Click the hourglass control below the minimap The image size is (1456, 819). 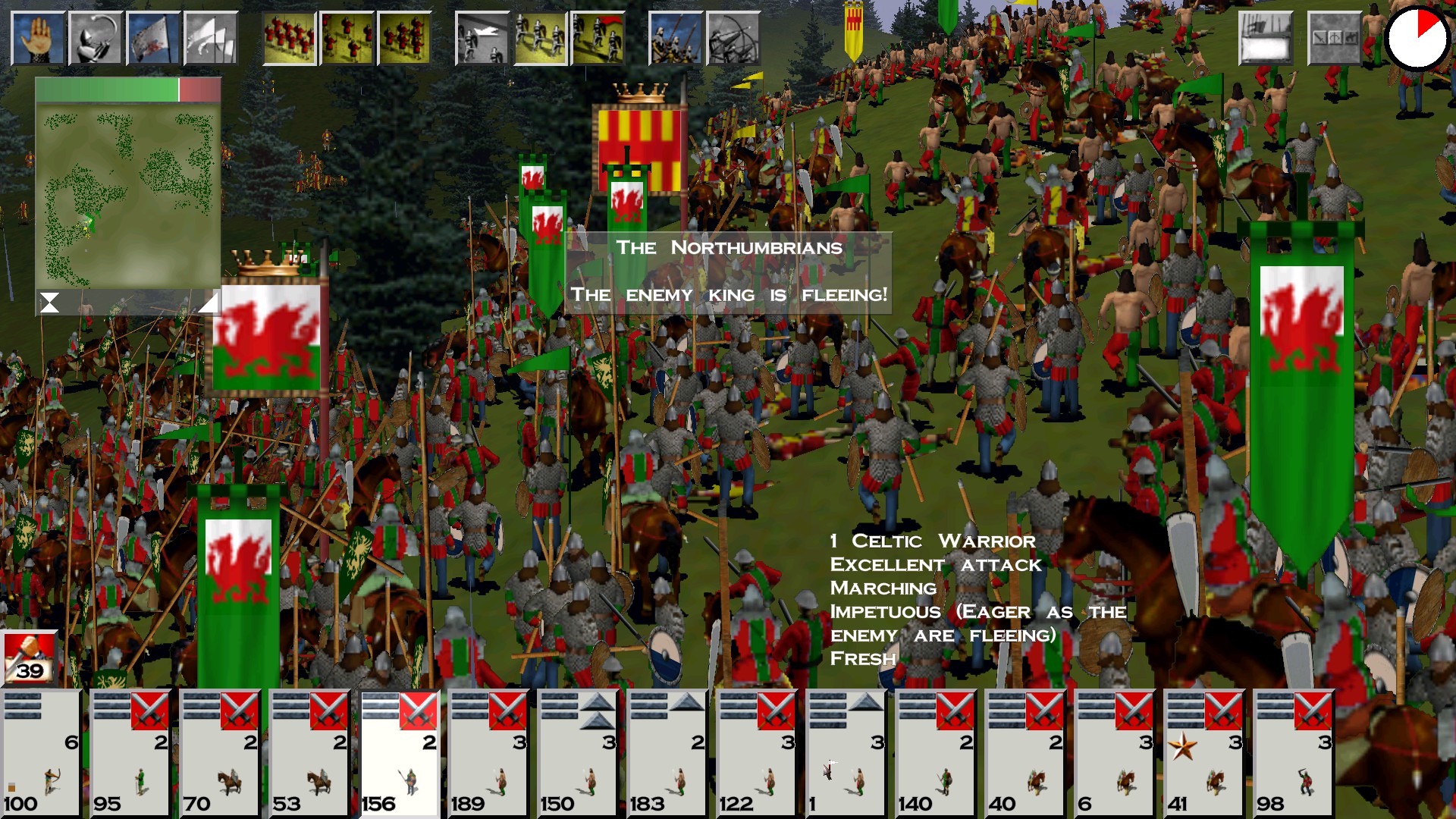[49, 303]
